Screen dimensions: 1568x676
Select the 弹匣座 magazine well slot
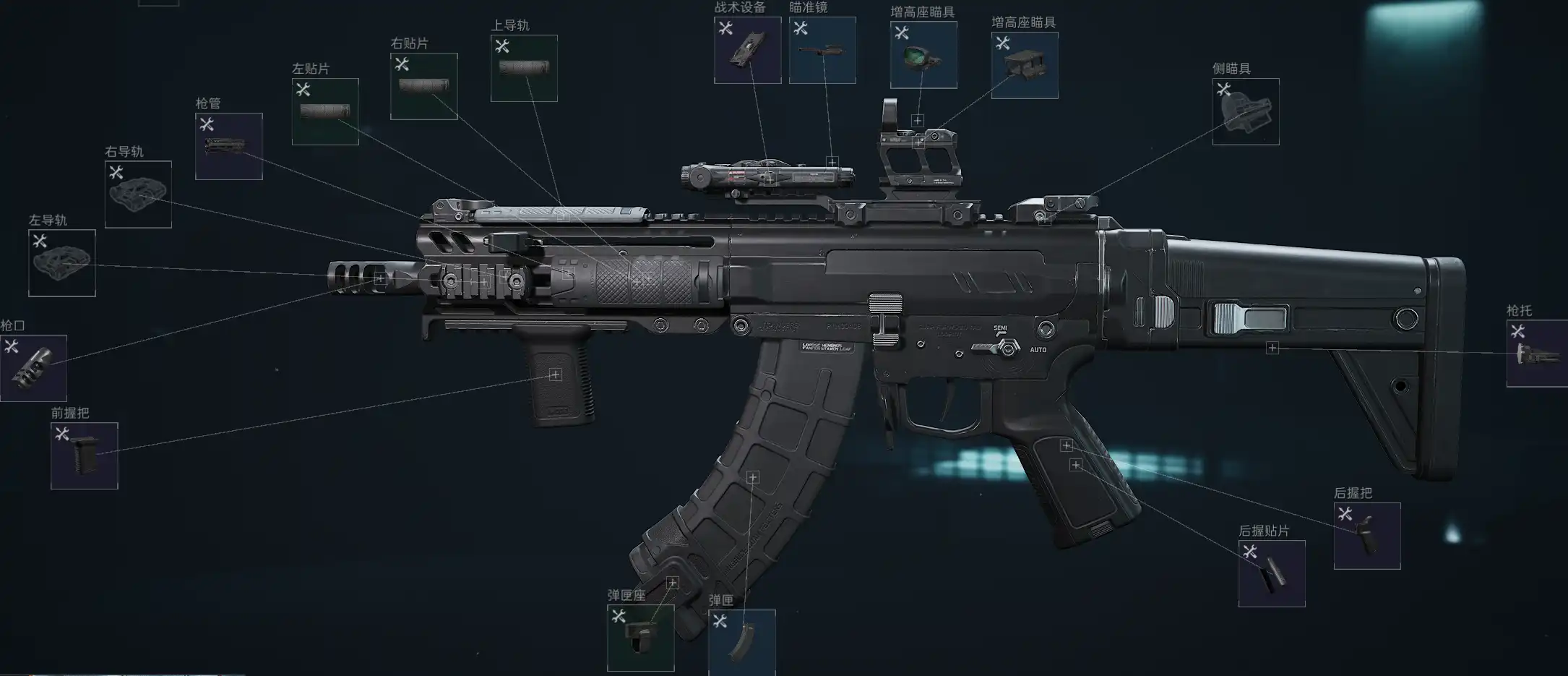(x=640, y=638)
